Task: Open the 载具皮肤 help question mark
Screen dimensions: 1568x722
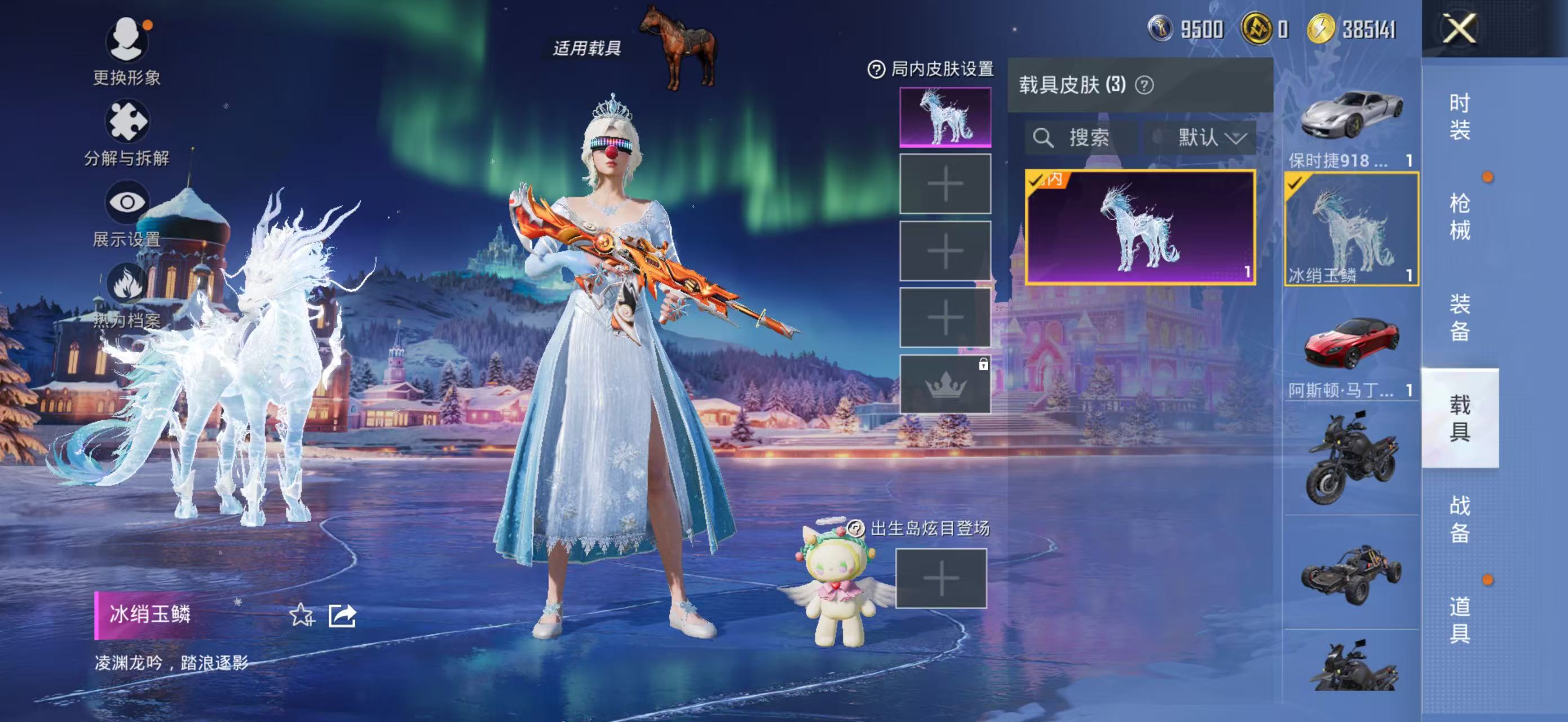Action: click(1144, 85)
